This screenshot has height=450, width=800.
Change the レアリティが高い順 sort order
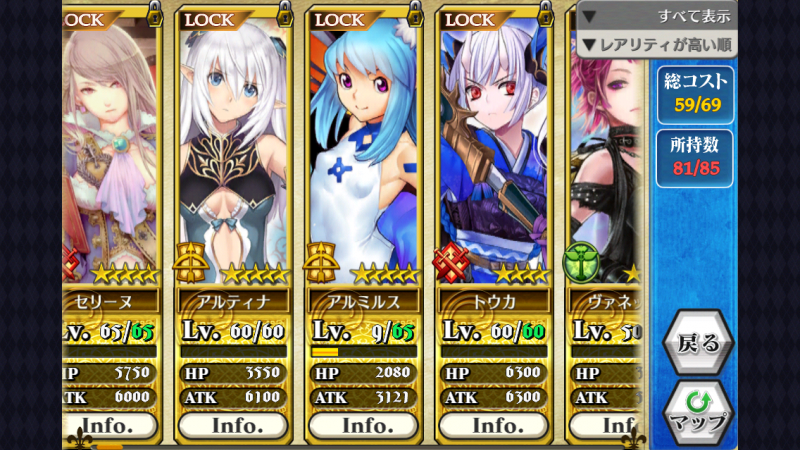point(657,44)
